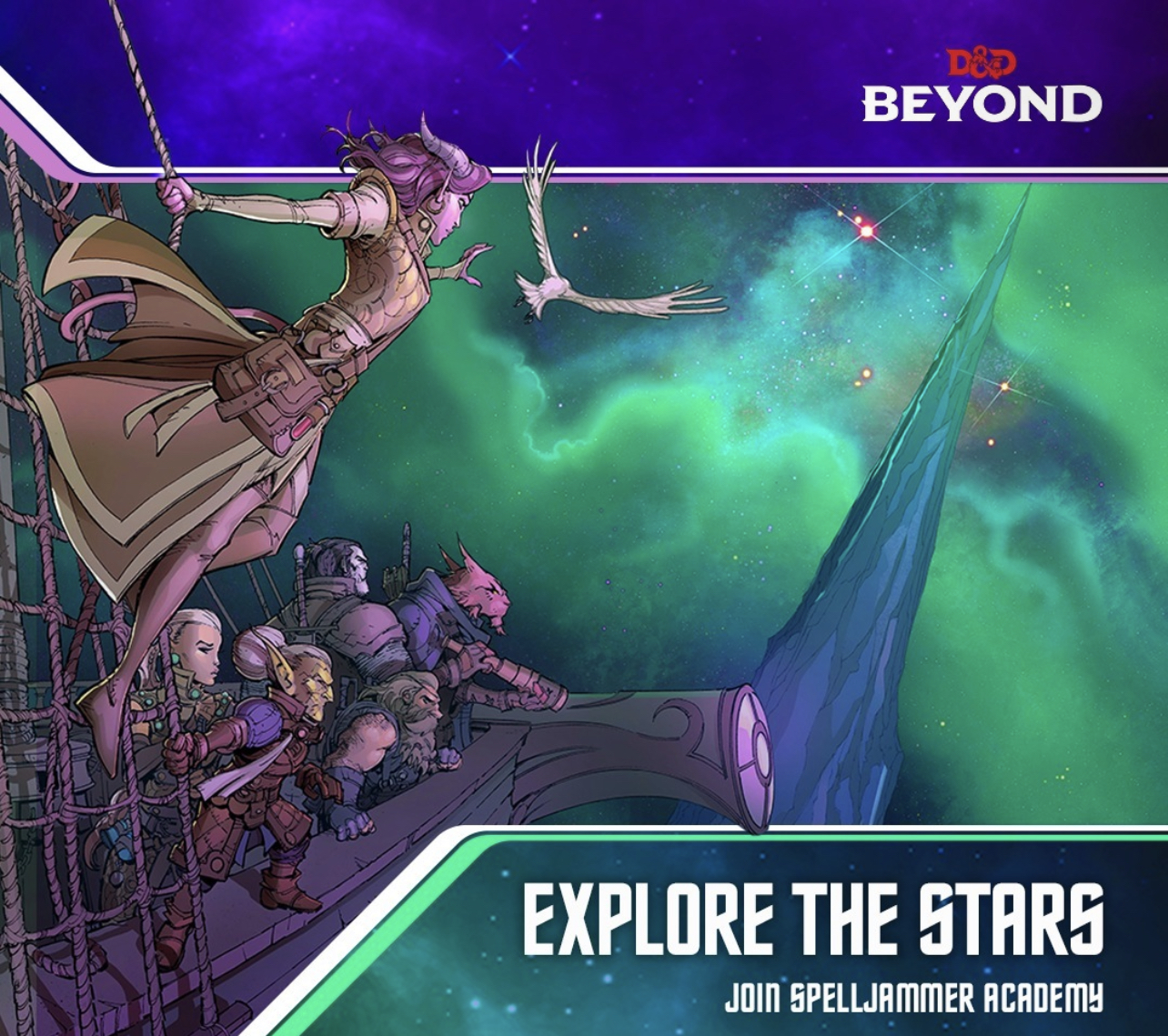Screen dimensions: 1168x1036
Task: Click the D&D Beyond logo
Action: click(x=982, y=87)
